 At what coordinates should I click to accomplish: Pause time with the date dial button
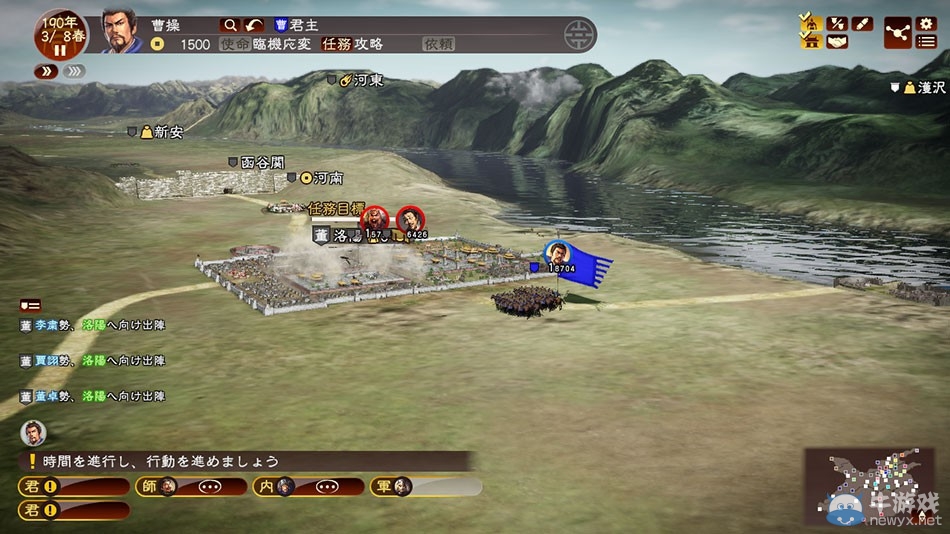(x=58, y=49)
